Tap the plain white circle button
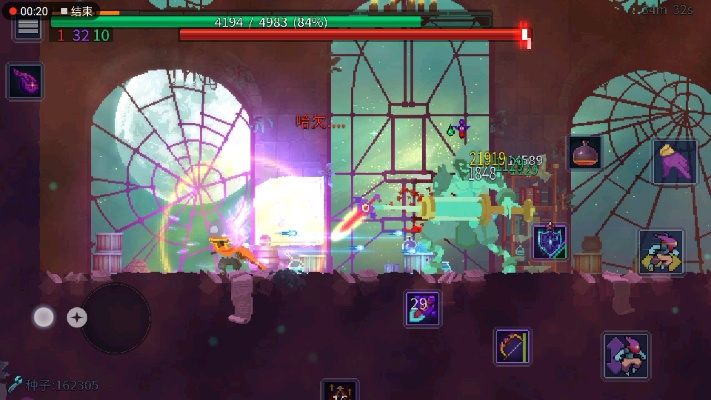The image size is (711, 400). click(44, 318)
